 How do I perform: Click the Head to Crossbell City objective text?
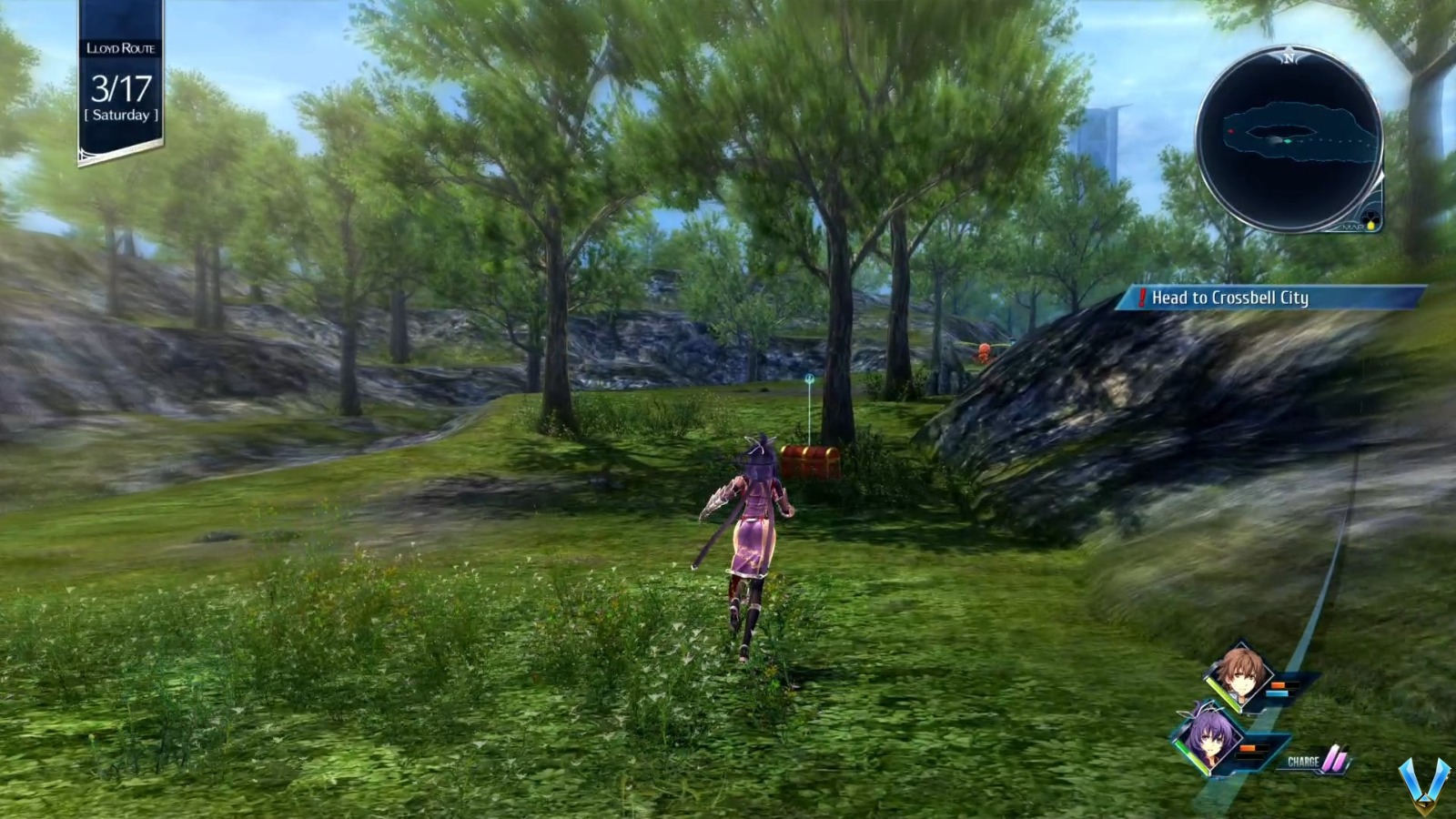(1230, 297)
